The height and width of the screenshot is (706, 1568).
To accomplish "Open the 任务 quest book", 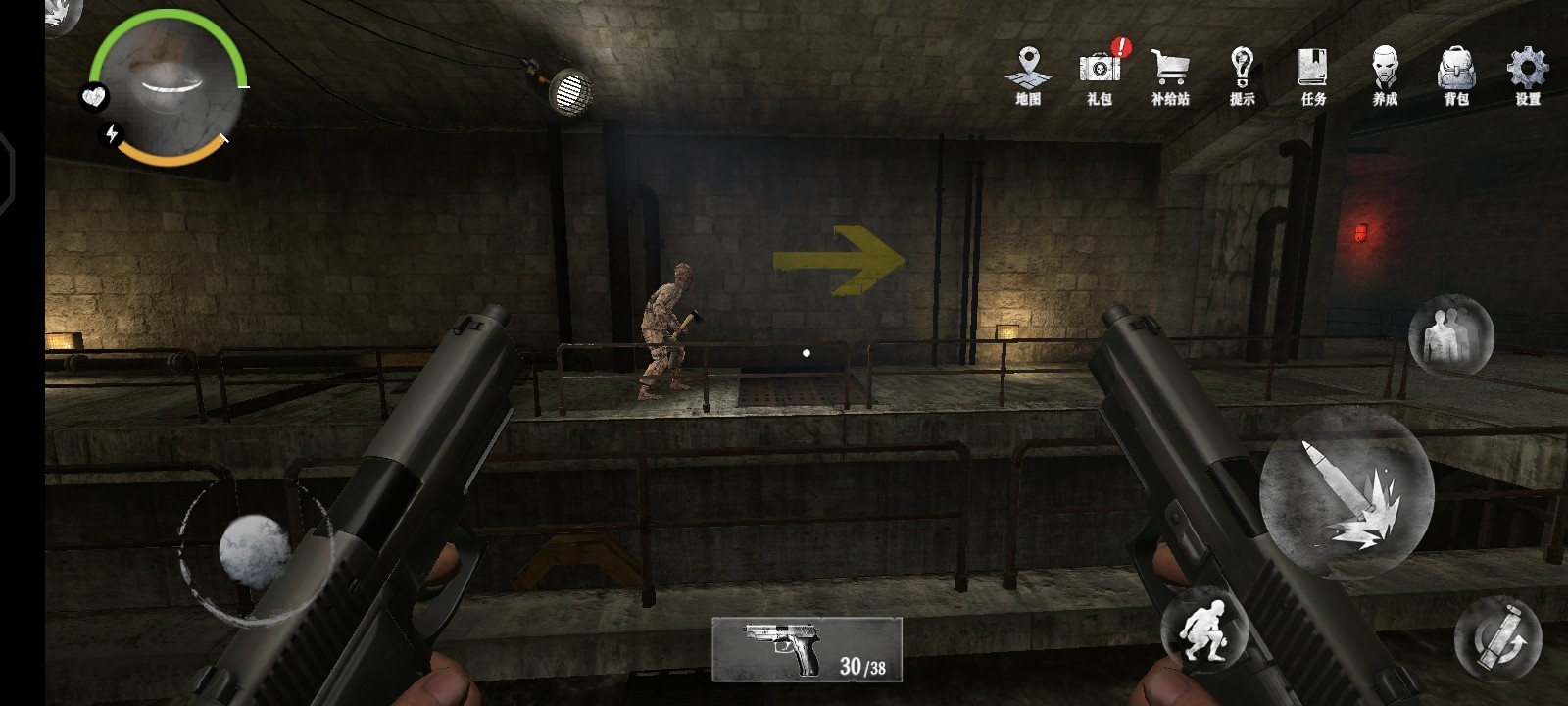I will (1313, 75).
